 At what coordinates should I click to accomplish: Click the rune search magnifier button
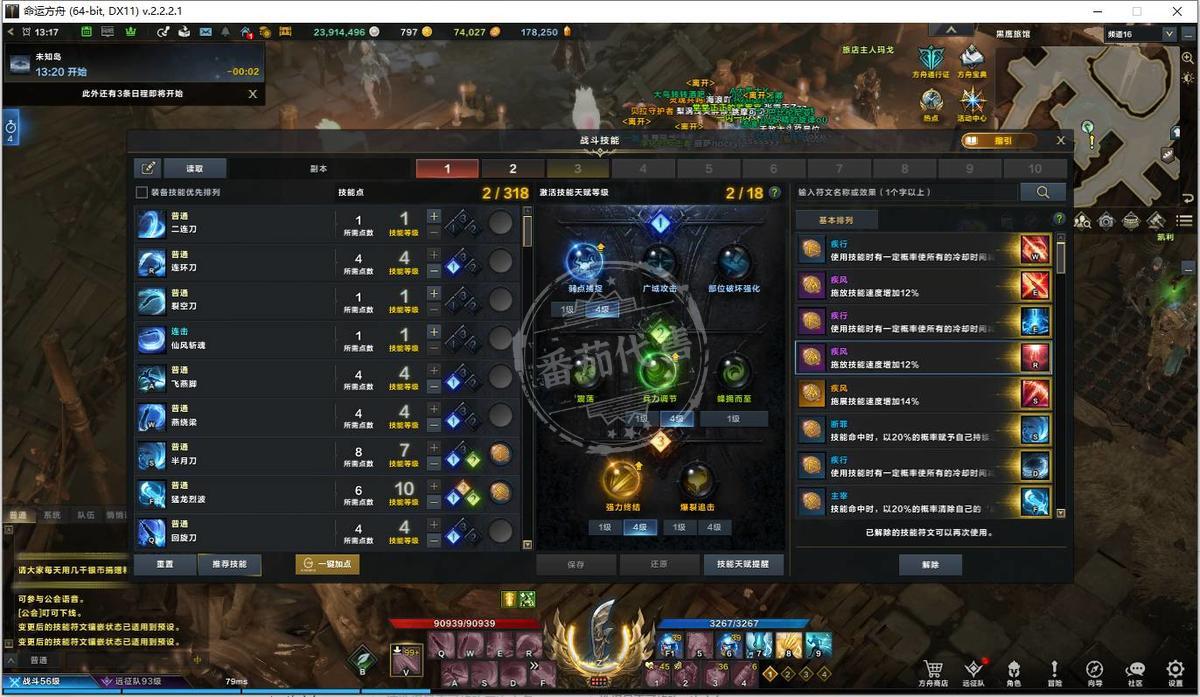(1042, 192)
